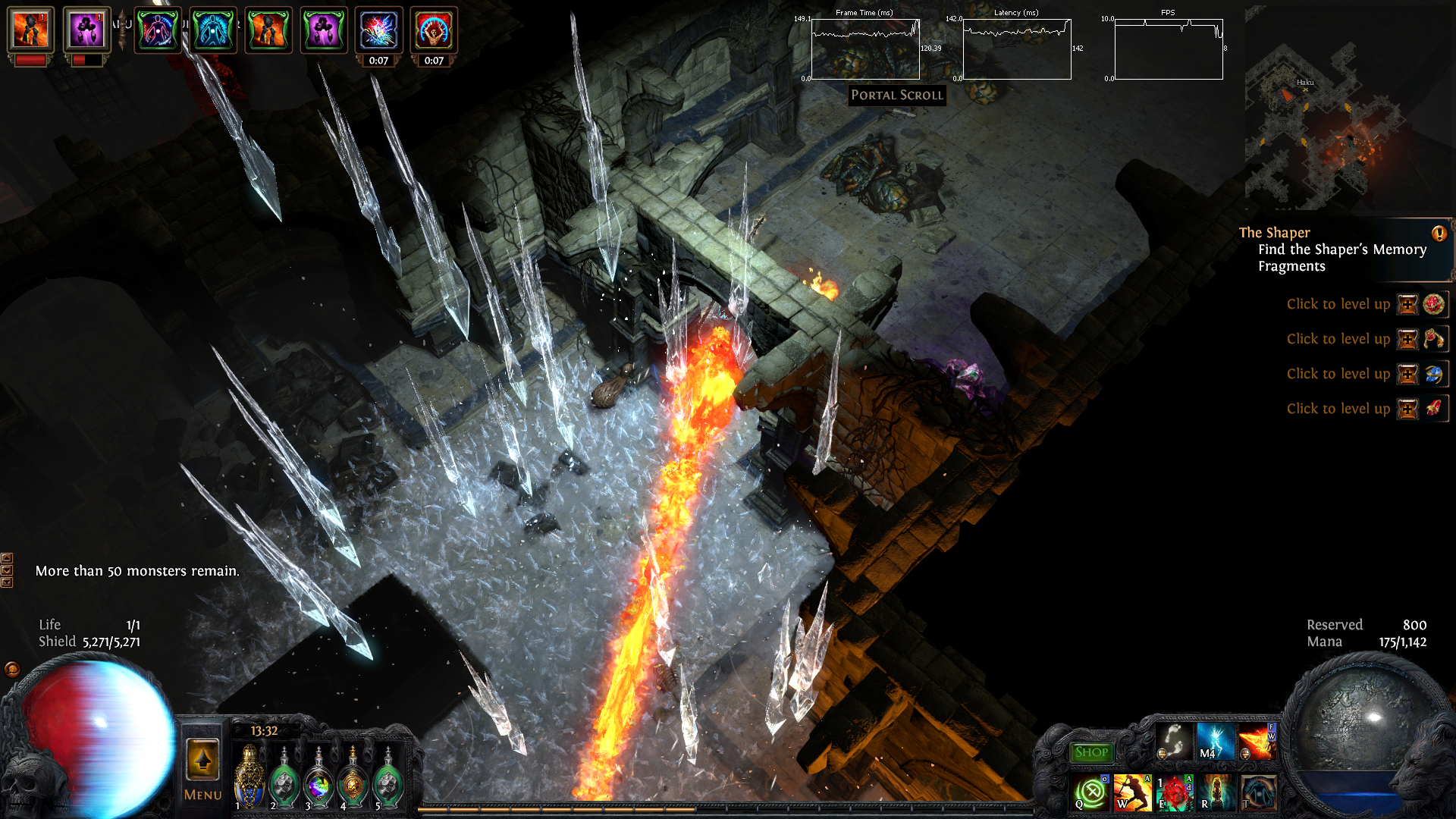Activate the blue ice skill bound to M4
The height and width of the screenshot is (819, 1456).
click(1216, 742)
